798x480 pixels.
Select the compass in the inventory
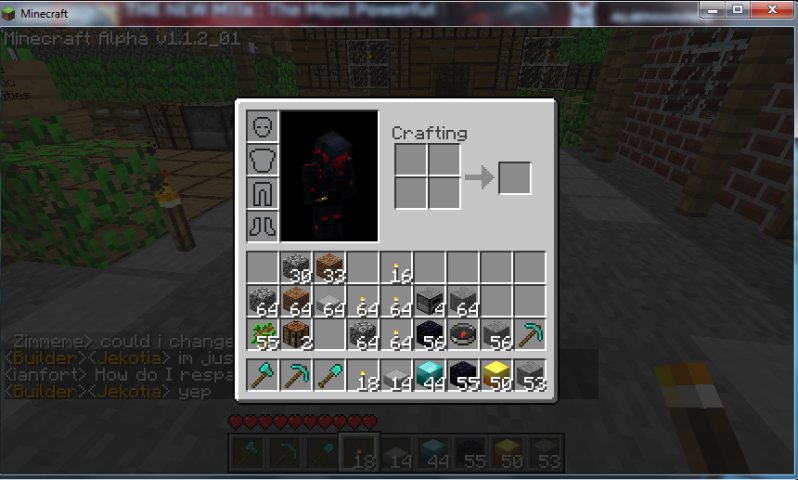click(462, 334)
